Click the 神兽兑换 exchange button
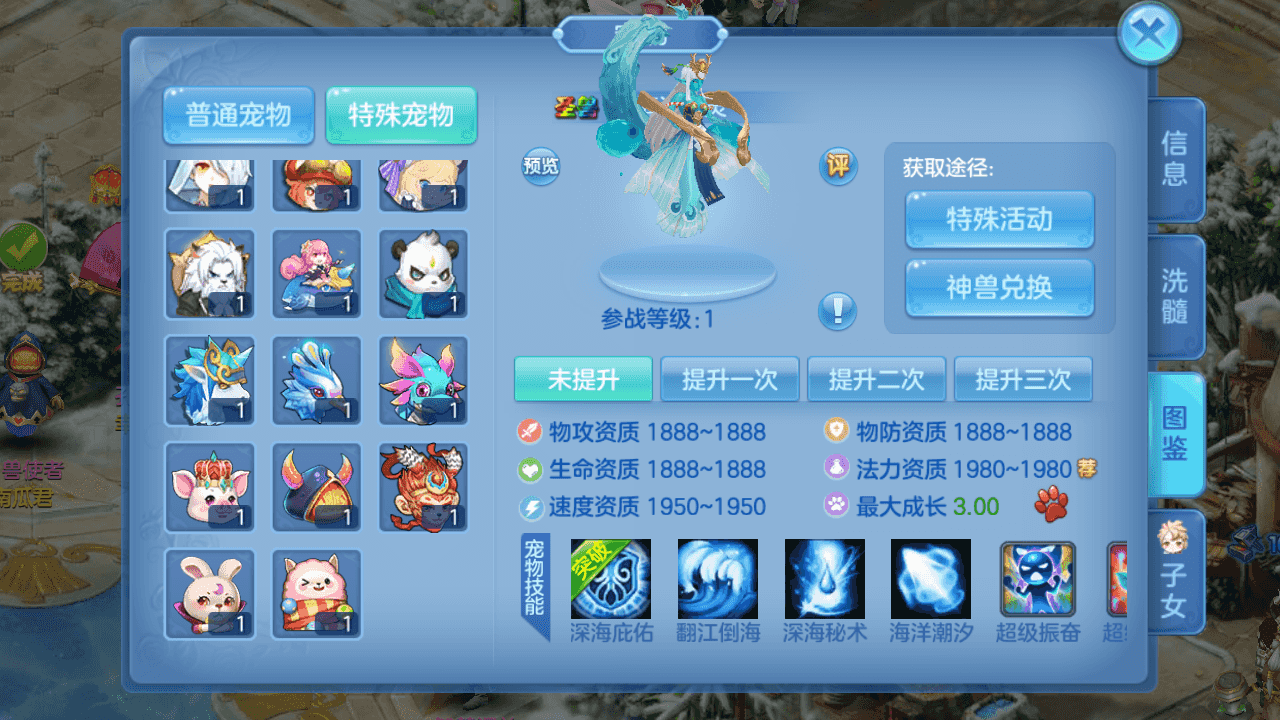This screenshot has width=1280, height=720. coord(999,288)
